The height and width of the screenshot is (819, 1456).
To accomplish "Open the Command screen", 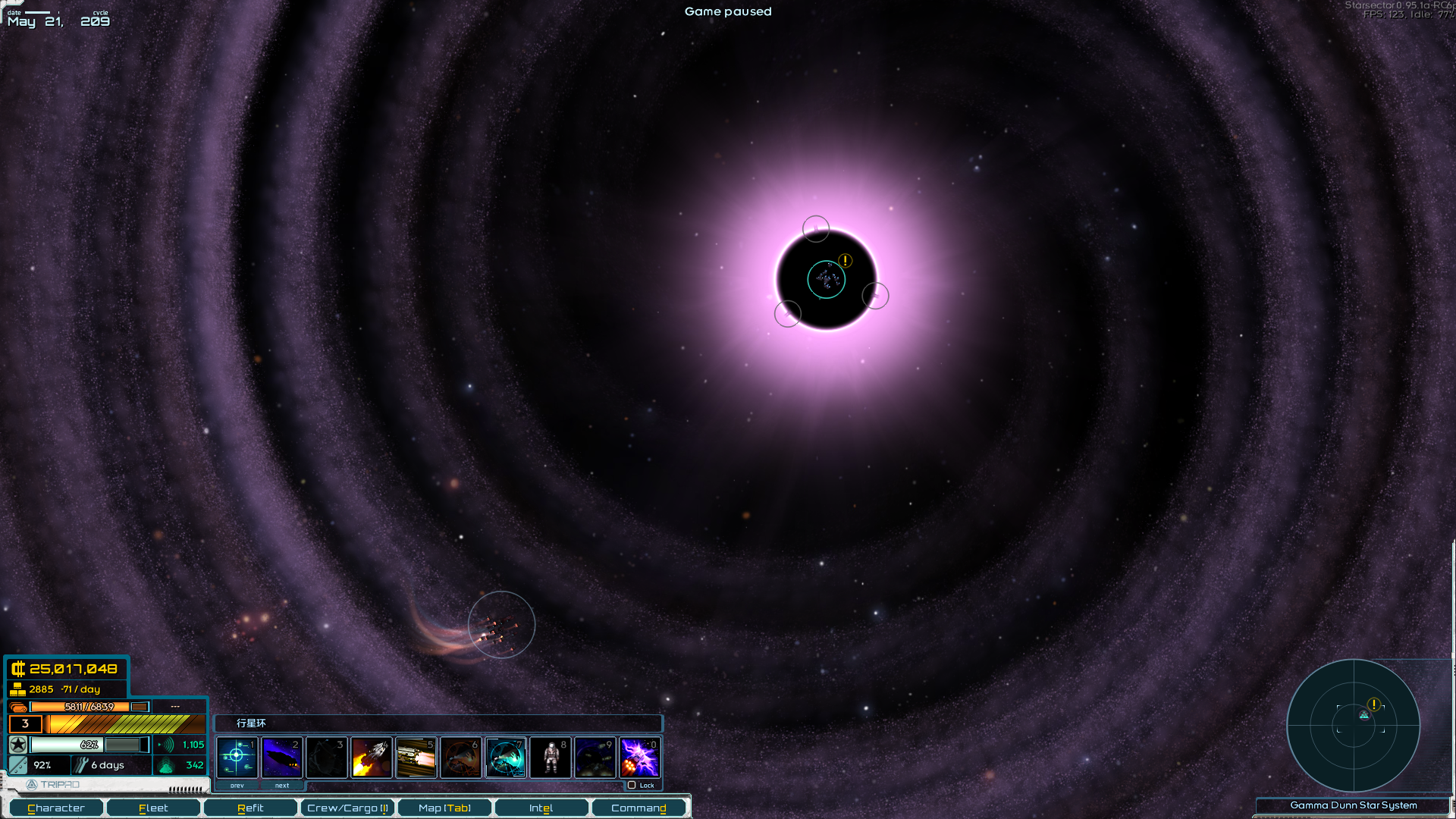I will click(x=639, y=808).
